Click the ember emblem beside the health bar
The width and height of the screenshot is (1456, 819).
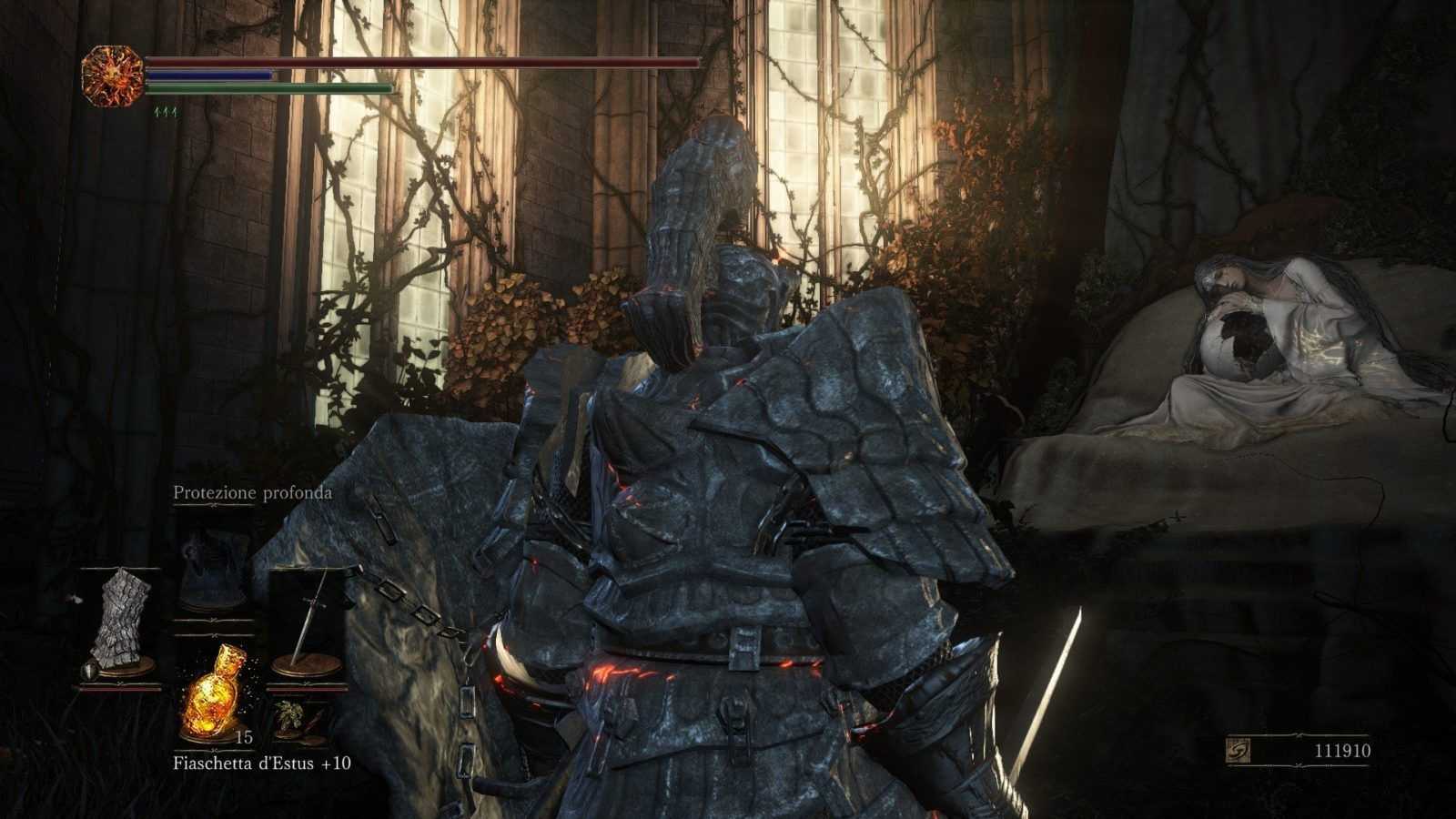point(112,76)
